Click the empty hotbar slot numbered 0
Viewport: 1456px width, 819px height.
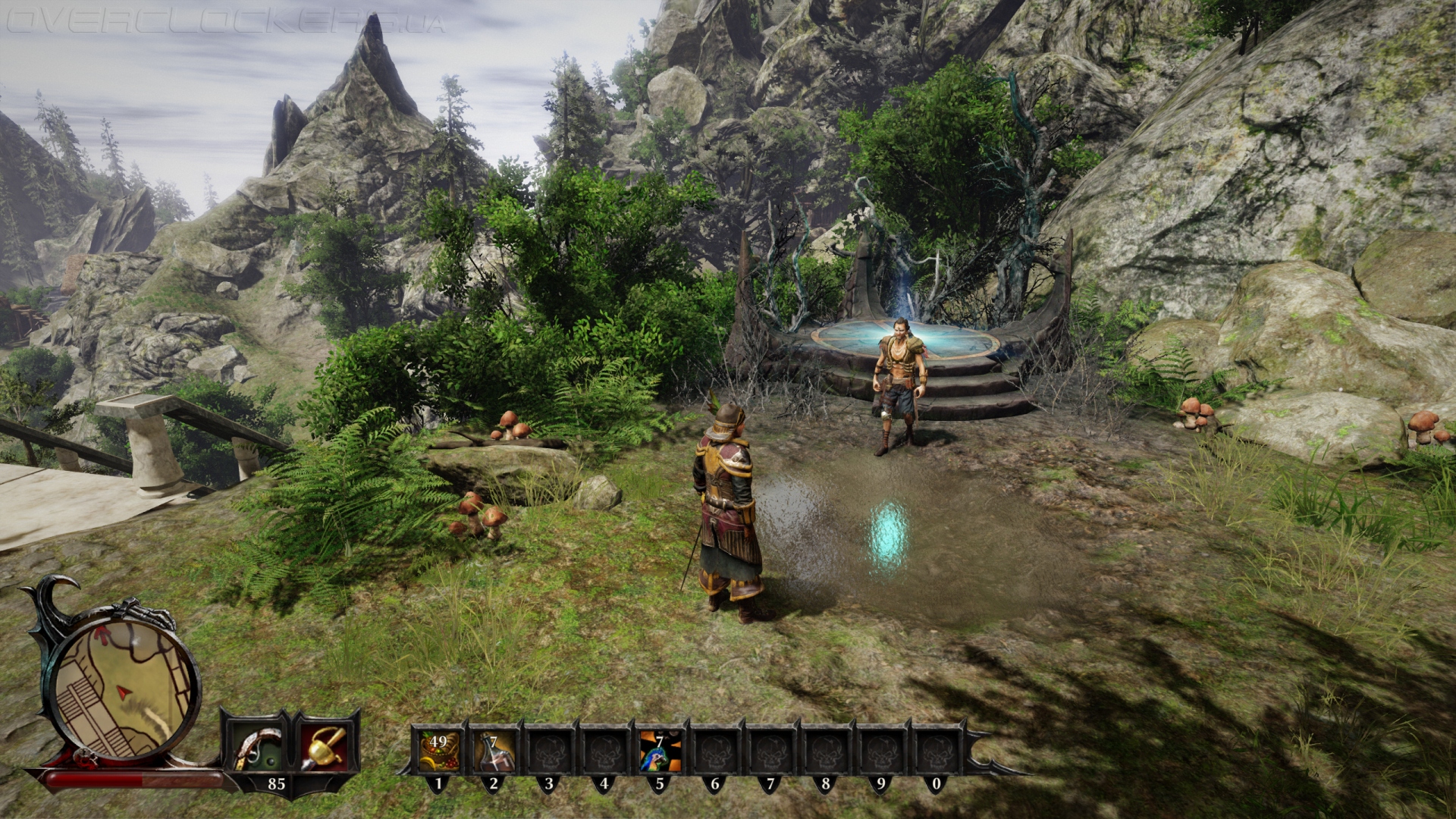[936, 750]
